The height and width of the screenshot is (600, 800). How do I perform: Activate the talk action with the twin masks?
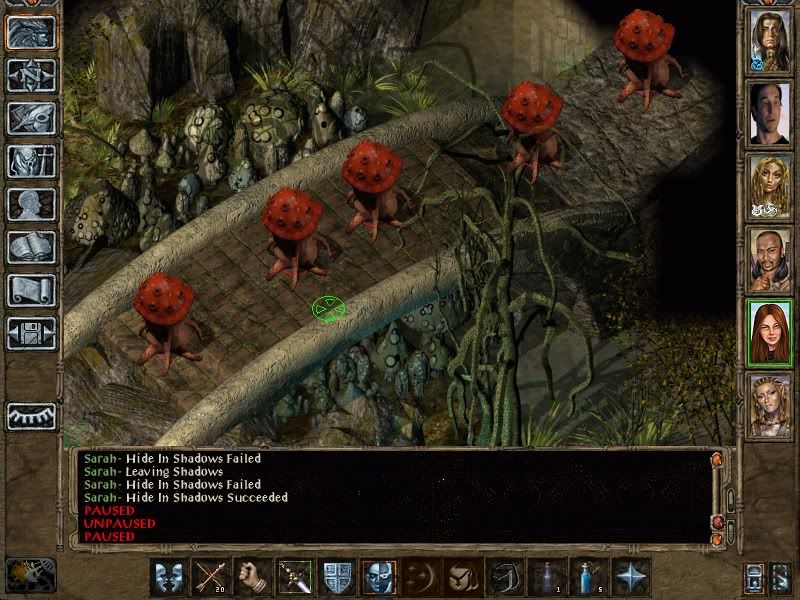(168, 577)
